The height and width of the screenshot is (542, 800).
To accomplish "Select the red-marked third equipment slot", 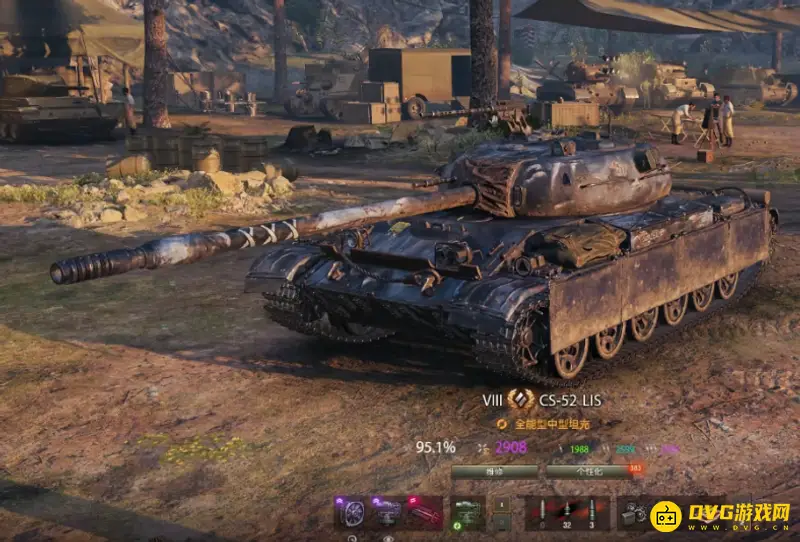I will 425,512.
